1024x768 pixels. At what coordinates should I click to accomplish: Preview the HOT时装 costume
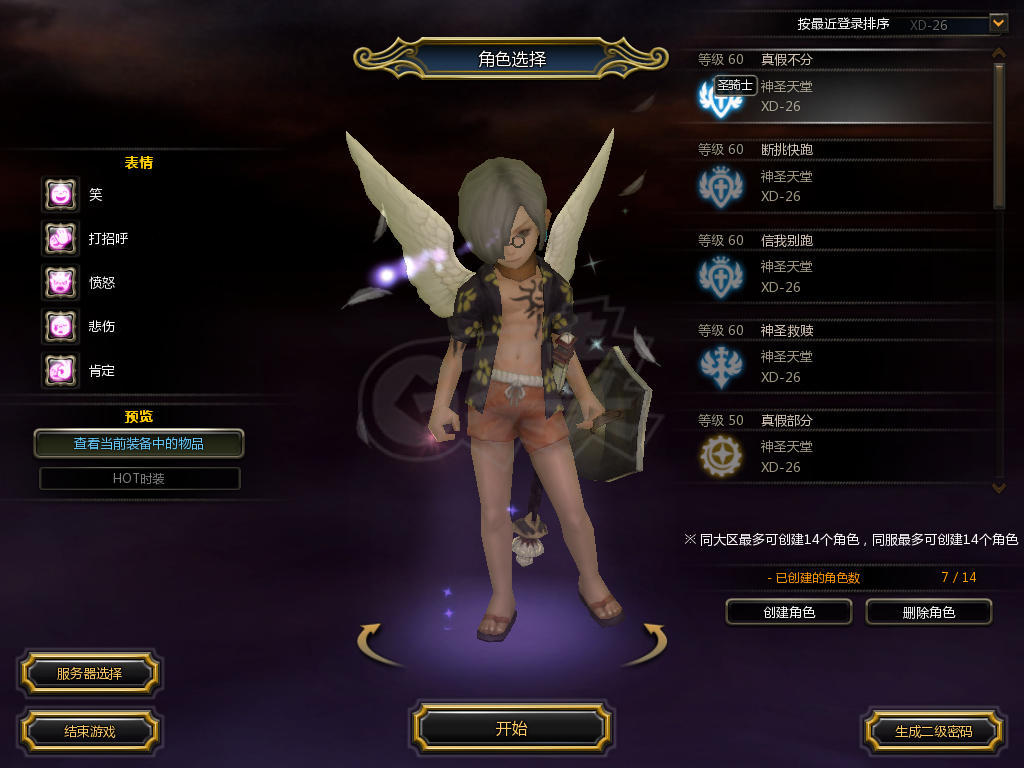pyautogui.click(x=139, y=479)
